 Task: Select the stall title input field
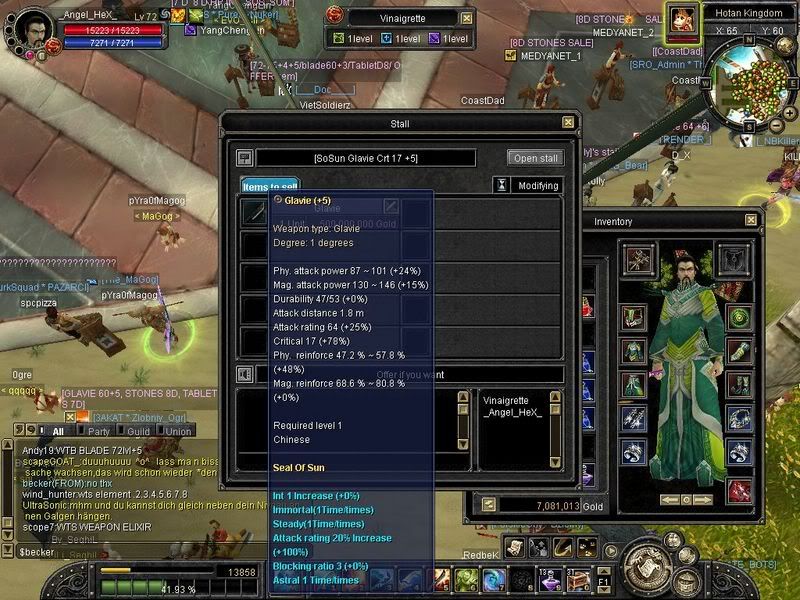(366, 158)
